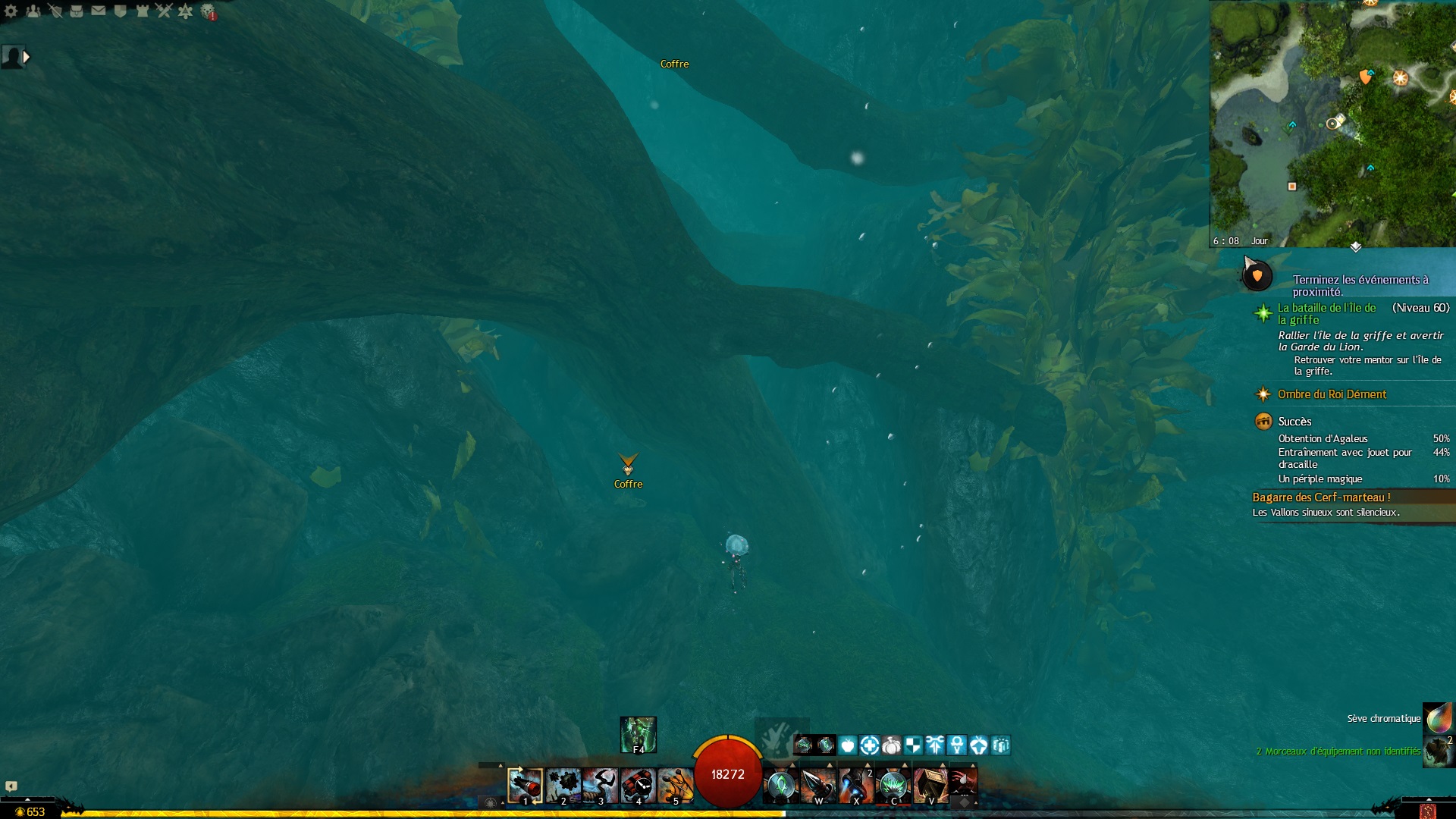The image size is (1456, 819).
Task: Open the inventory bag icon
Action: coord(77,11)
